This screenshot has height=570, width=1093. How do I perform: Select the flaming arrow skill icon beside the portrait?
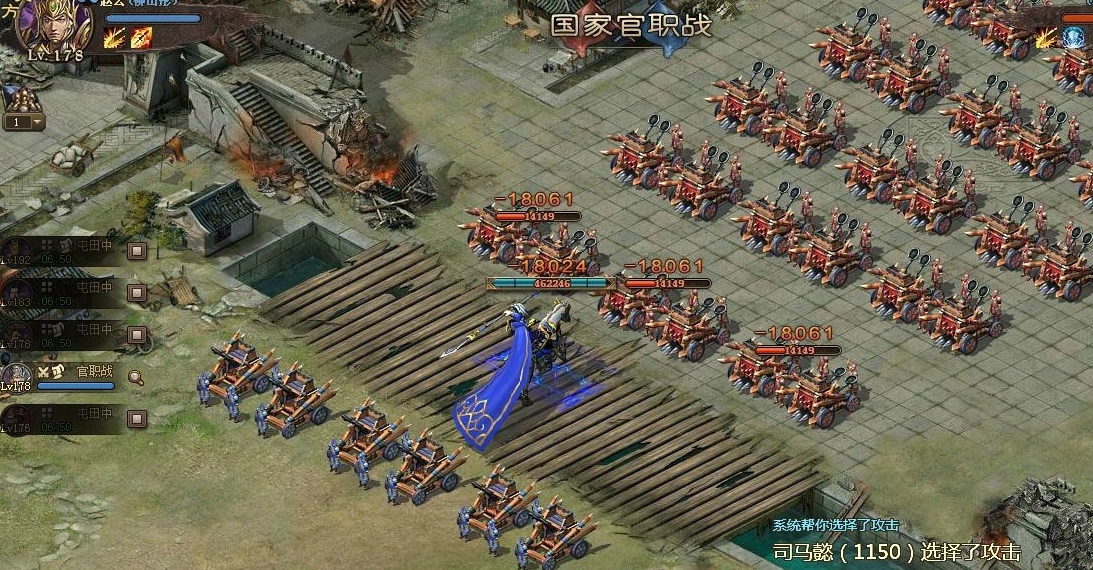tap(141, 39)
